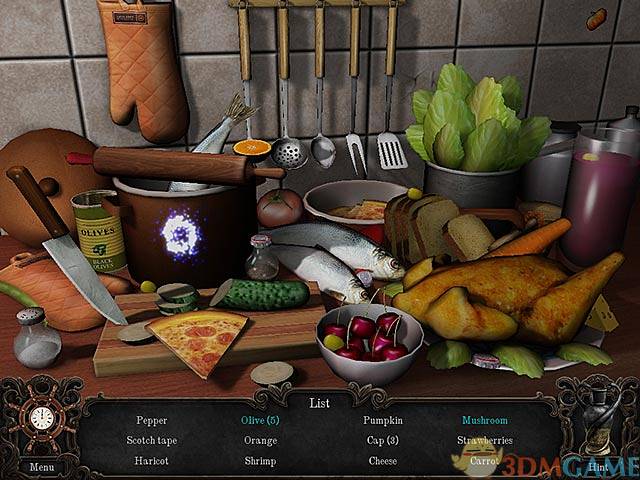This screenshot has height=480, width=640.
Task: Open the Menu button
Action: 41,466
